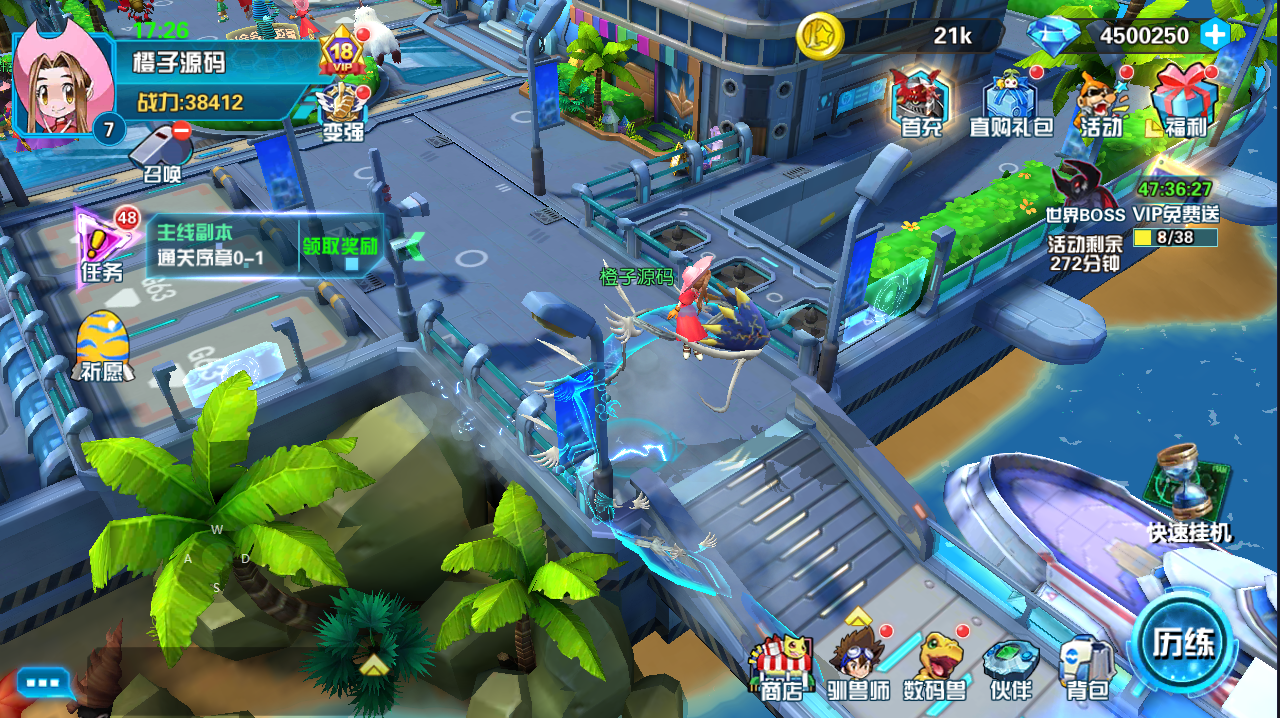Open the 首充 first recharge offer
The height and width of the screenshot is (718, 1280).
click(921, 102)
